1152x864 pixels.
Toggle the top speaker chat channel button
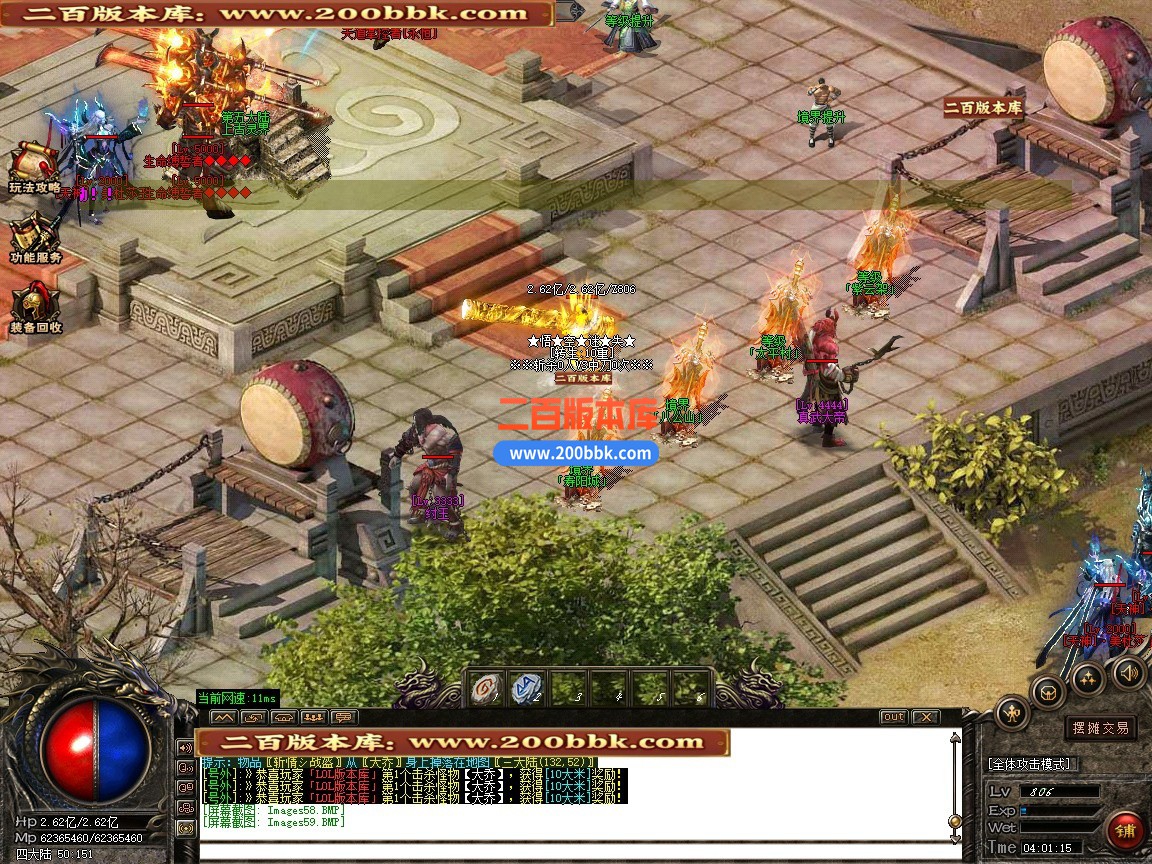coord(186,747)
